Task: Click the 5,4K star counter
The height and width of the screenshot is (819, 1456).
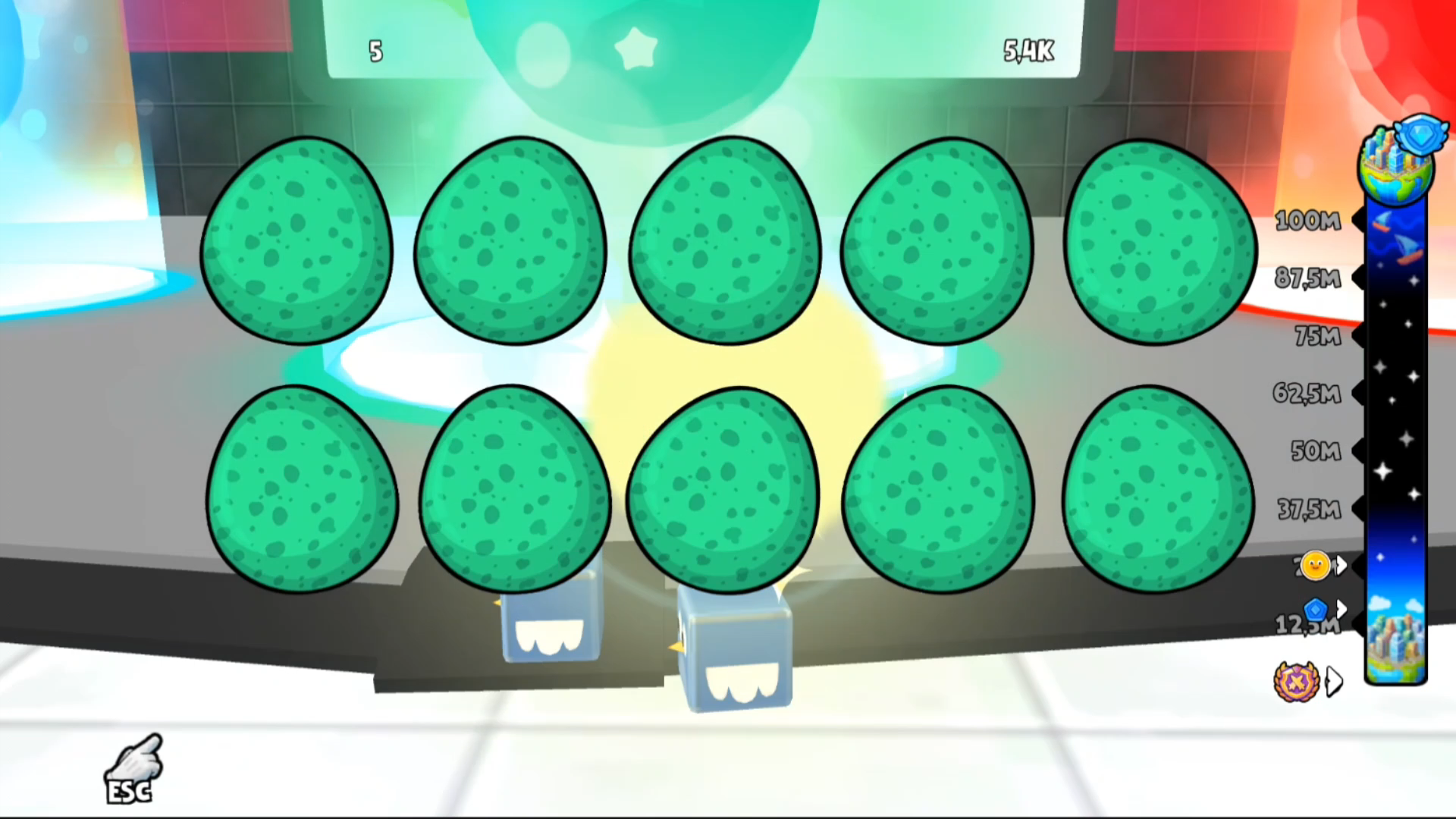Action: [1028, 52]
